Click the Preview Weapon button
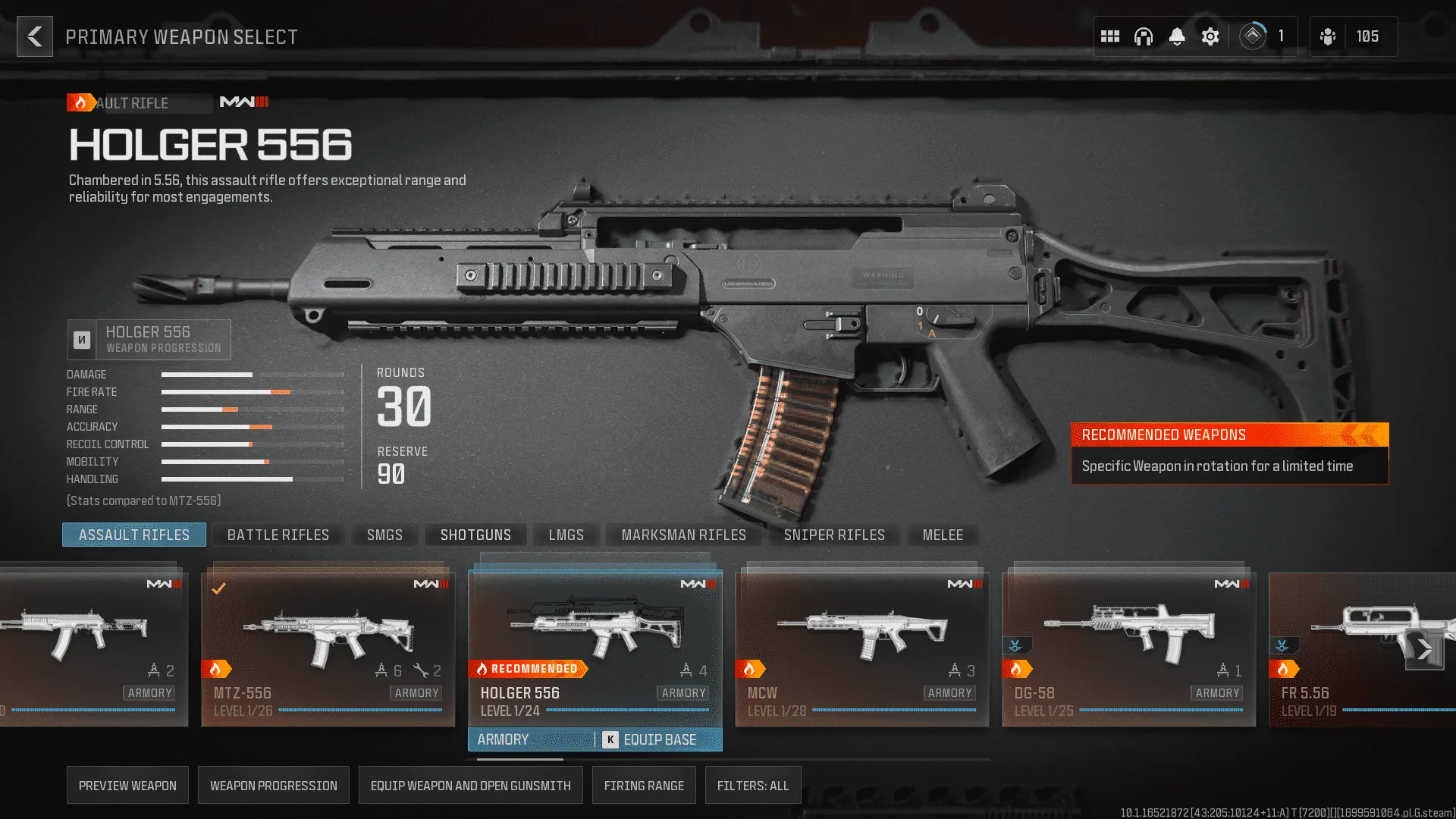 (127, 786)
